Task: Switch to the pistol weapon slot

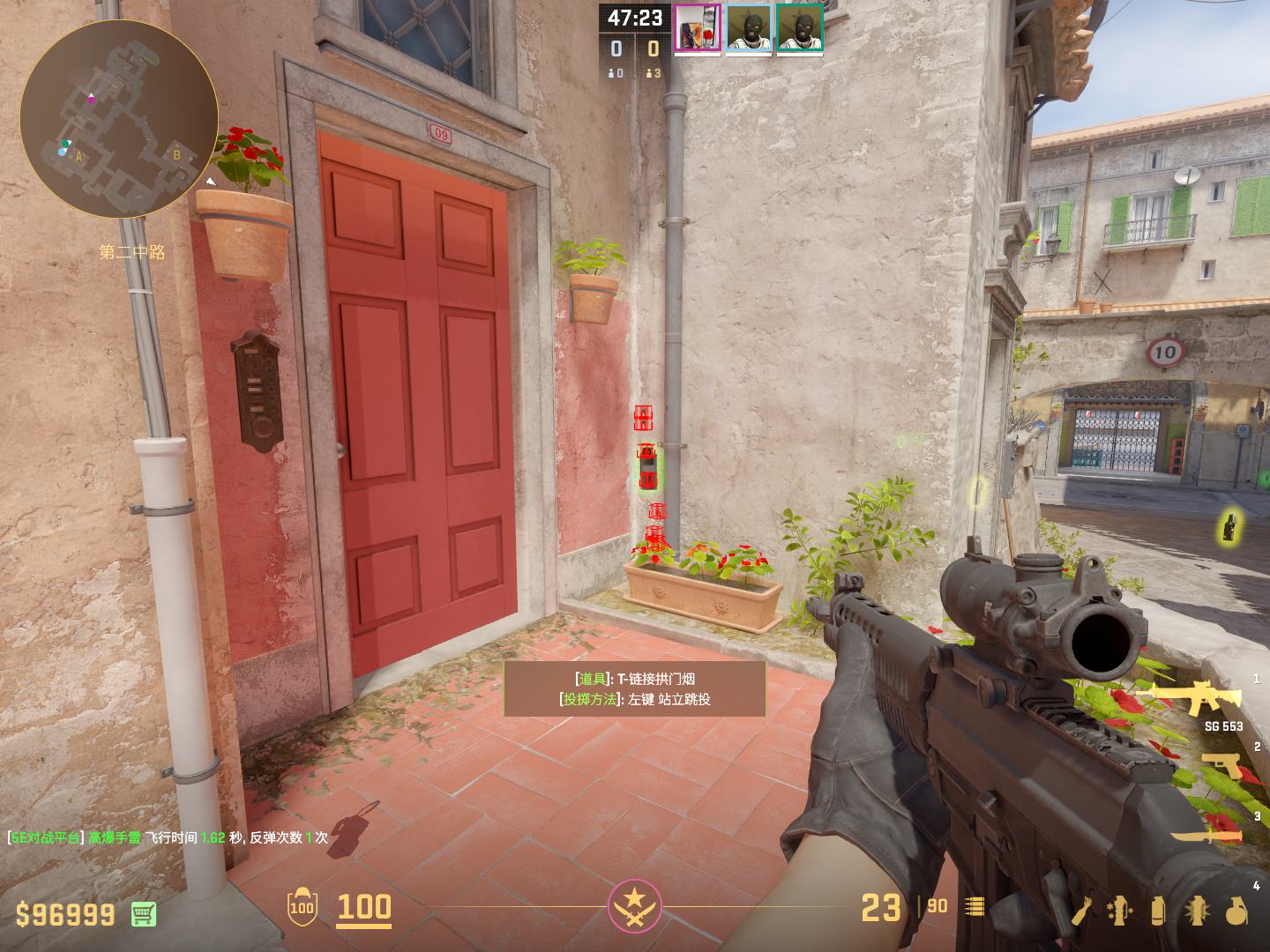Action: tap(1223, 765)
